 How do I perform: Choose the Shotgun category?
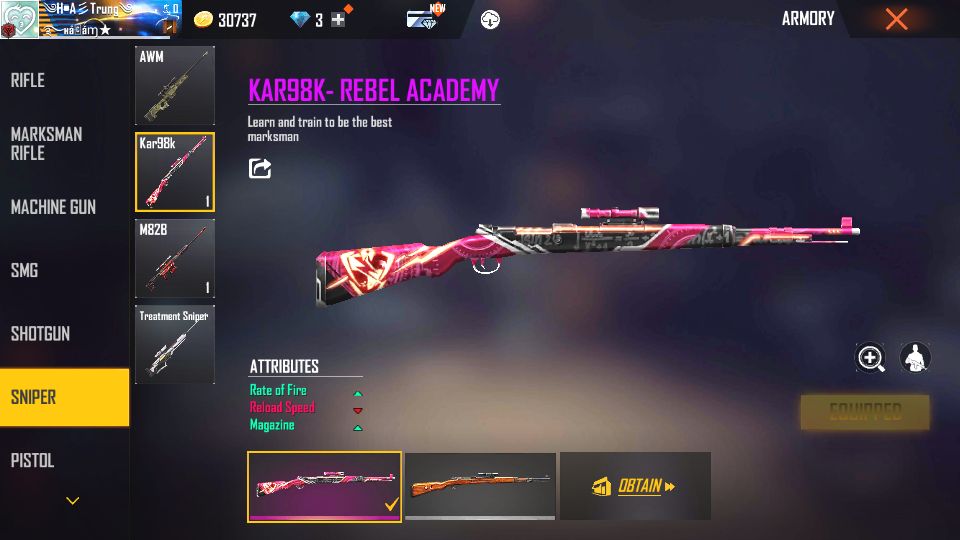40,334
